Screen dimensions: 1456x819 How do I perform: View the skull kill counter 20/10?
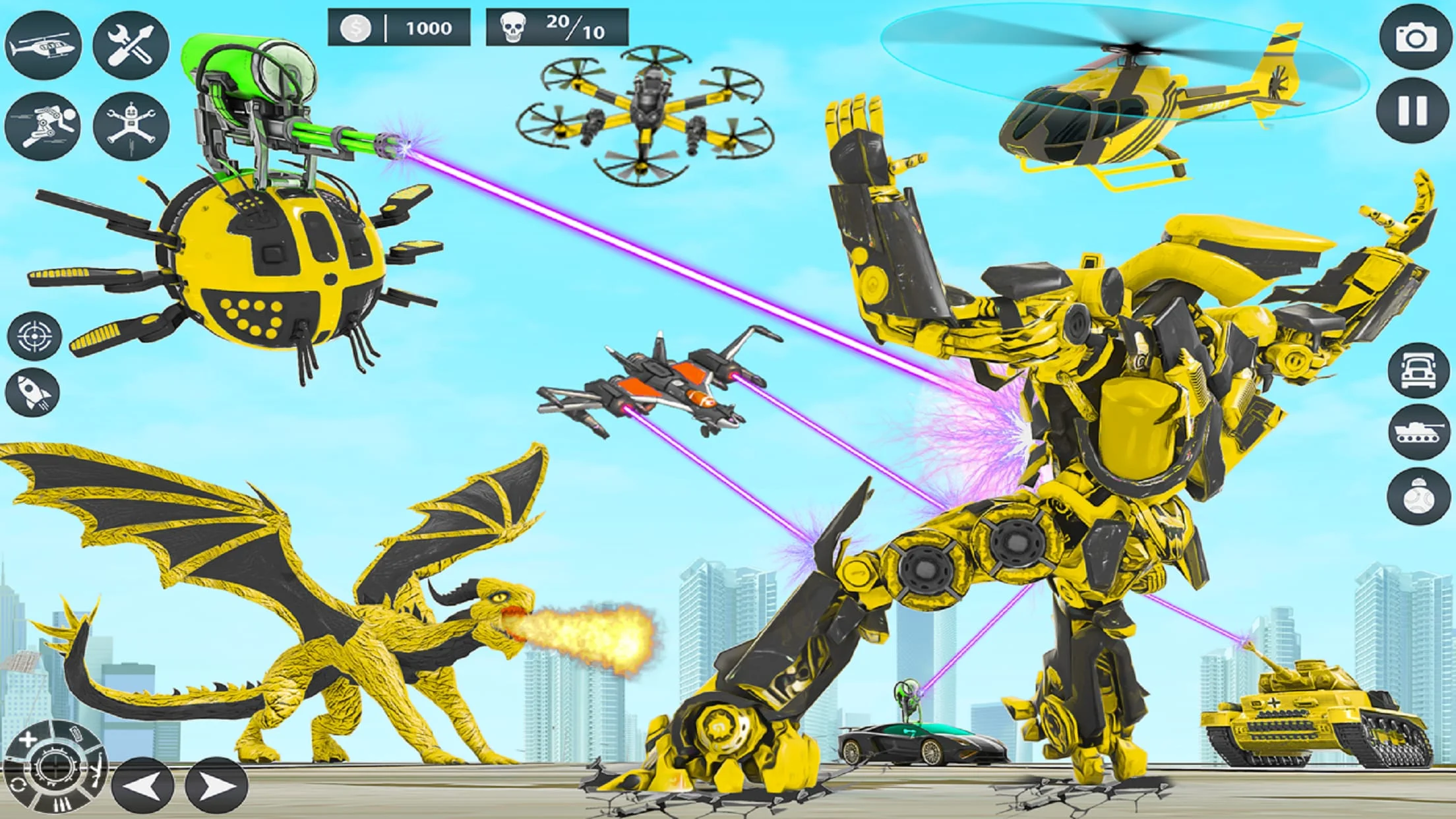pos(557,28)
